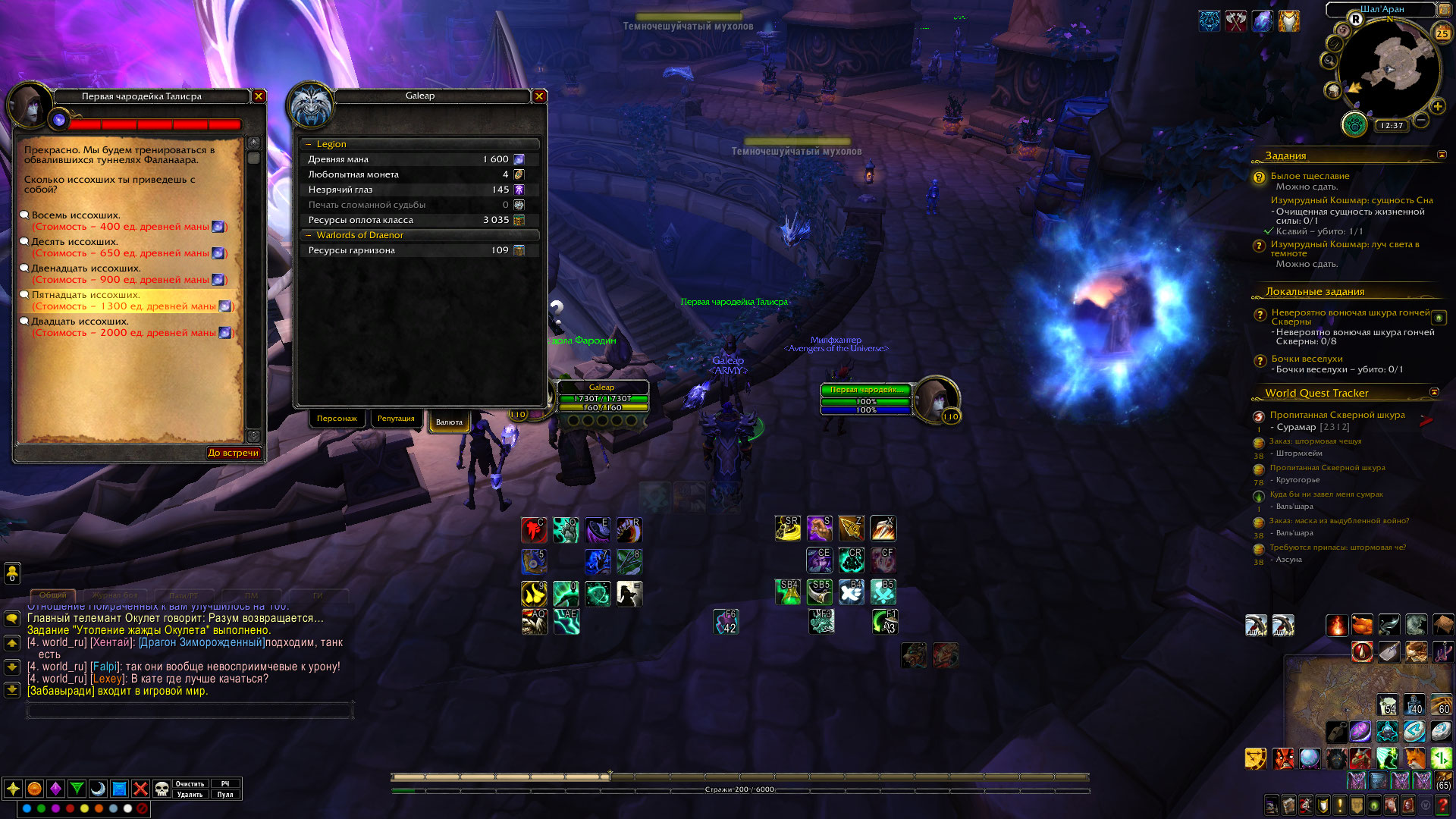Open the Репутация tab

(396, 419)
